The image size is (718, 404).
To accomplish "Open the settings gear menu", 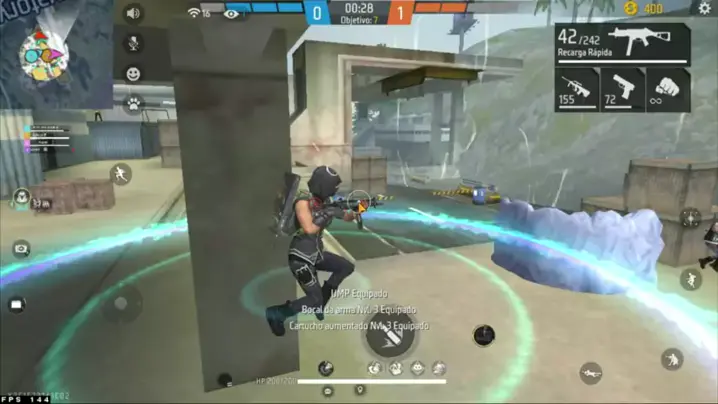I will pyautogui.click(x=704, y=9).
